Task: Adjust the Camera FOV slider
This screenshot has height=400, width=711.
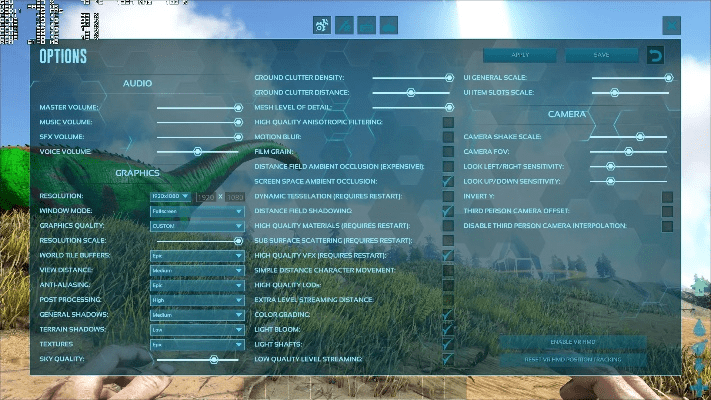Action: [x=628, y=151]
